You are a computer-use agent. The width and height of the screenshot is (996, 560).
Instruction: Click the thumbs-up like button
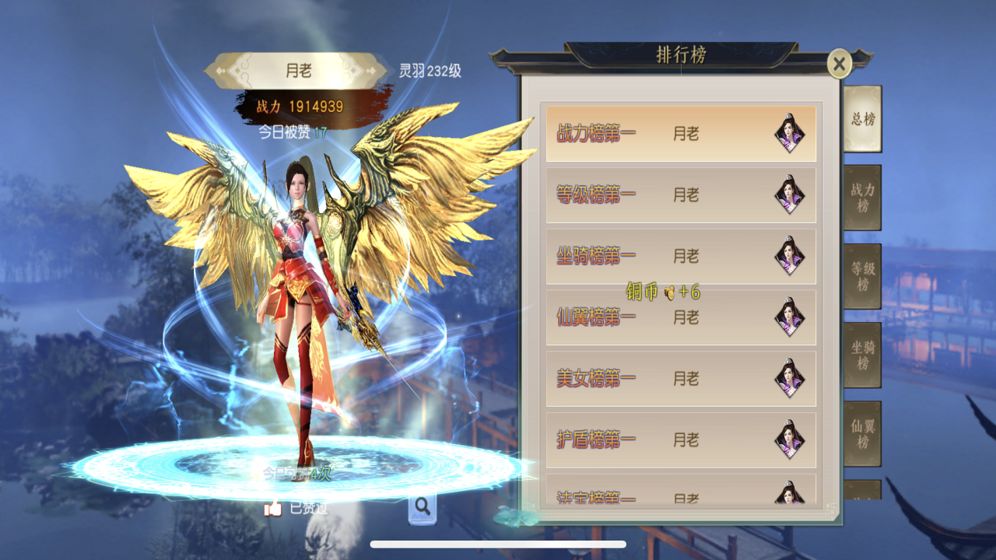(x=273, y=508)
